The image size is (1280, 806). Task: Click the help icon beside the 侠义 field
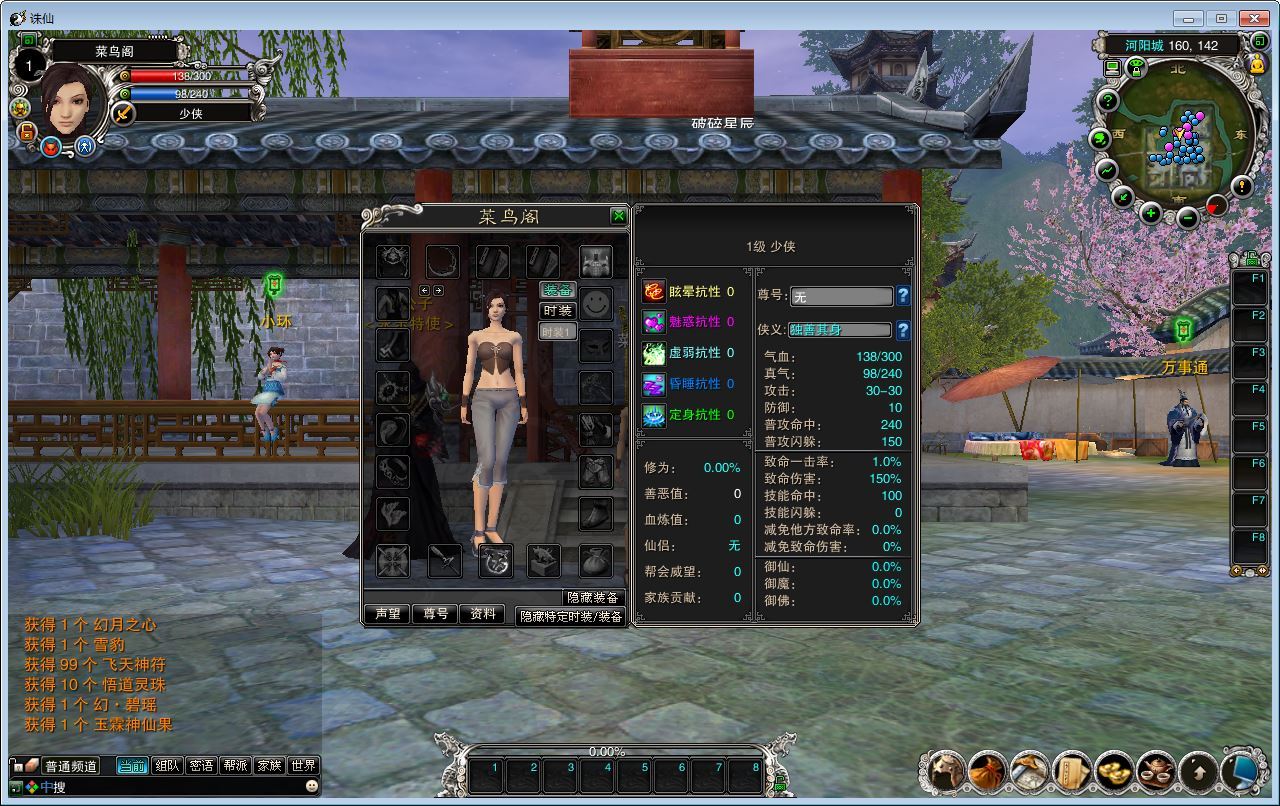pyautogui.click(x=903, y=330)
